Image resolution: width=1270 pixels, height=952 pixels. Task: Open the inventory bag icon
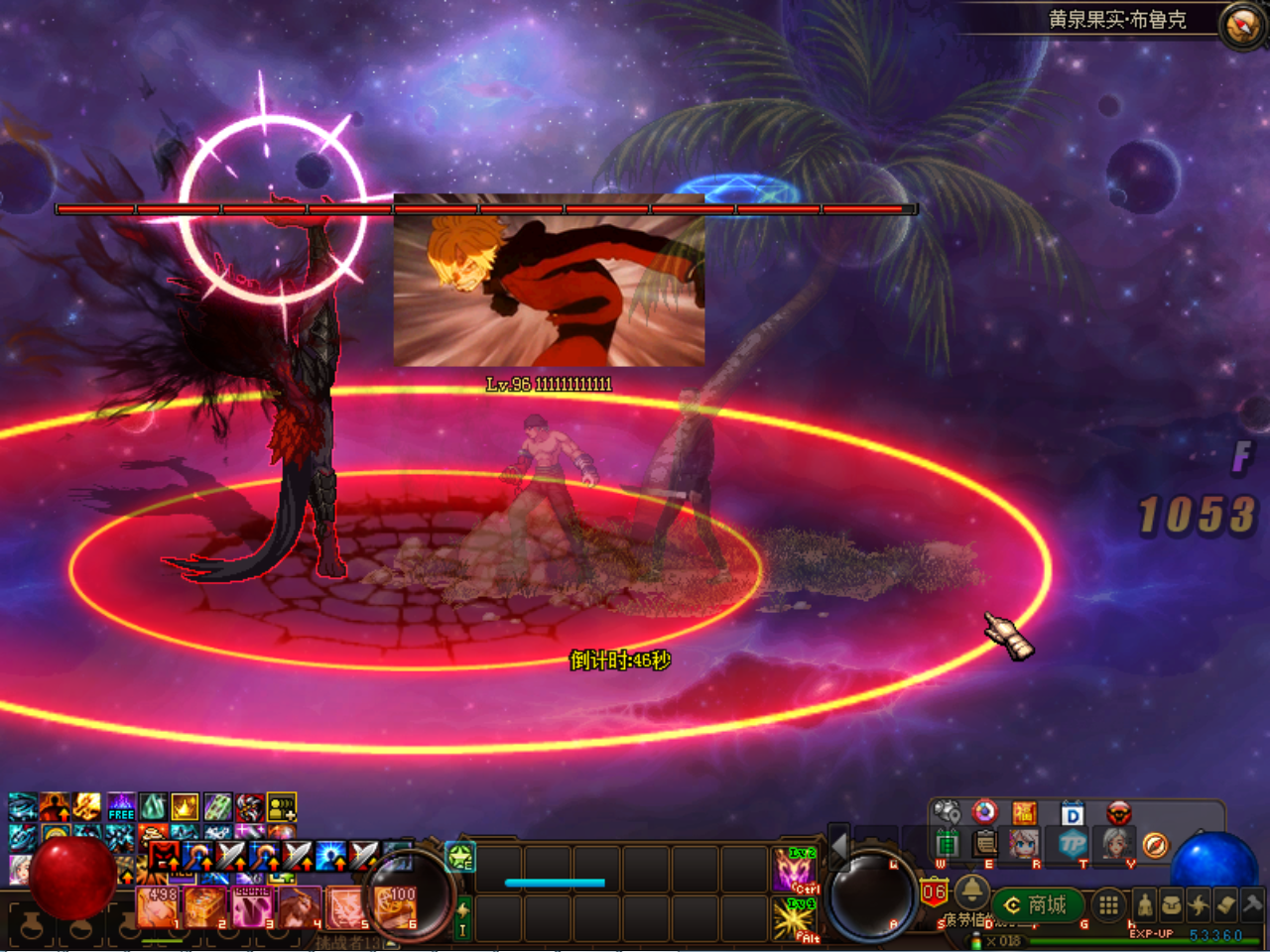tap(1170, 904)
